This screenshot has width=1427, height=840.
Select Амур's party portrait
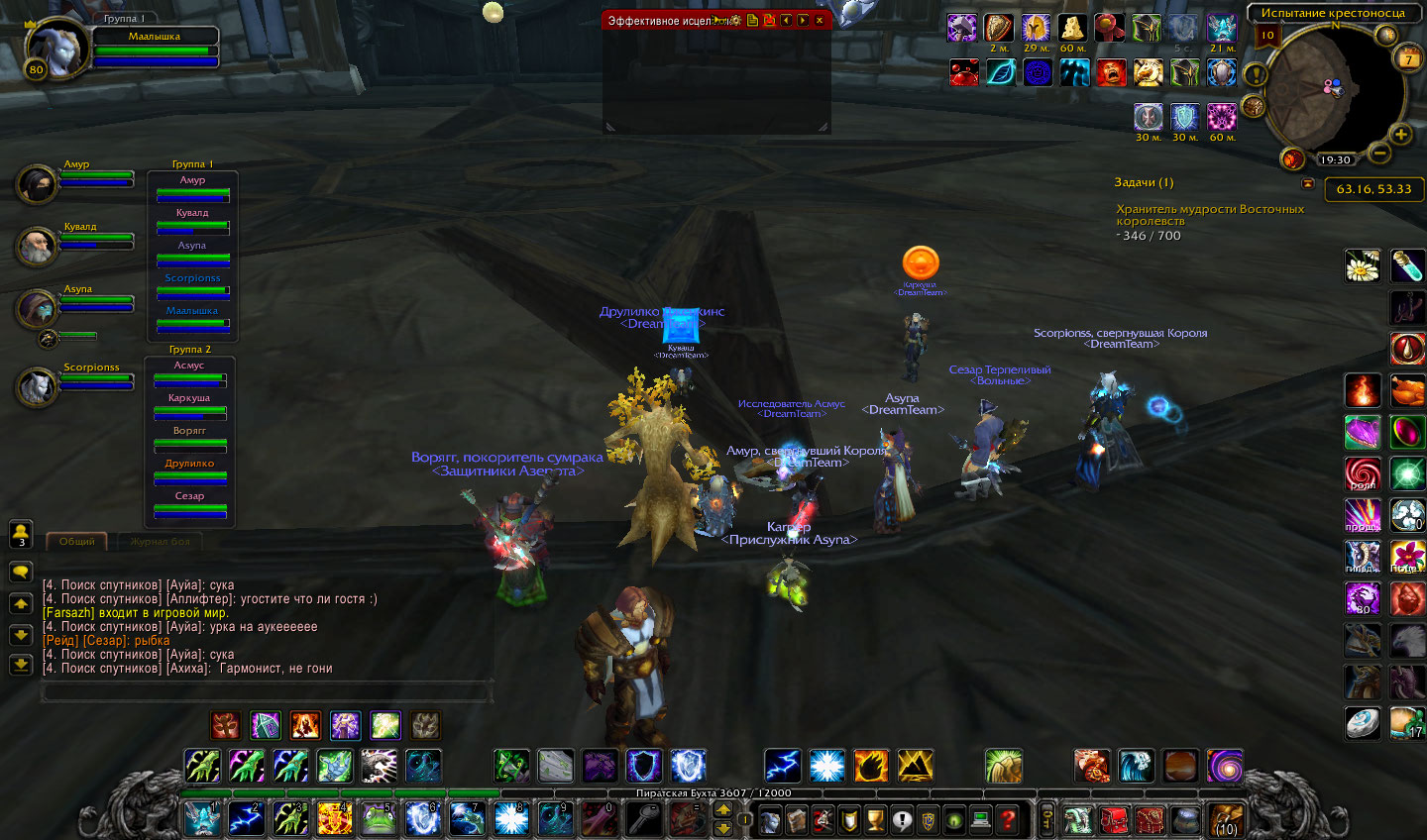[39, 184]
